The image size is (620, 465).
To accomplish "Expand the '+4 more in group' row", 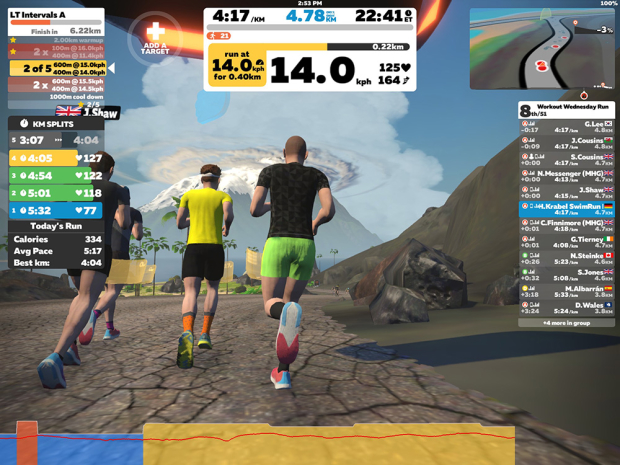I will click(566, 323).
